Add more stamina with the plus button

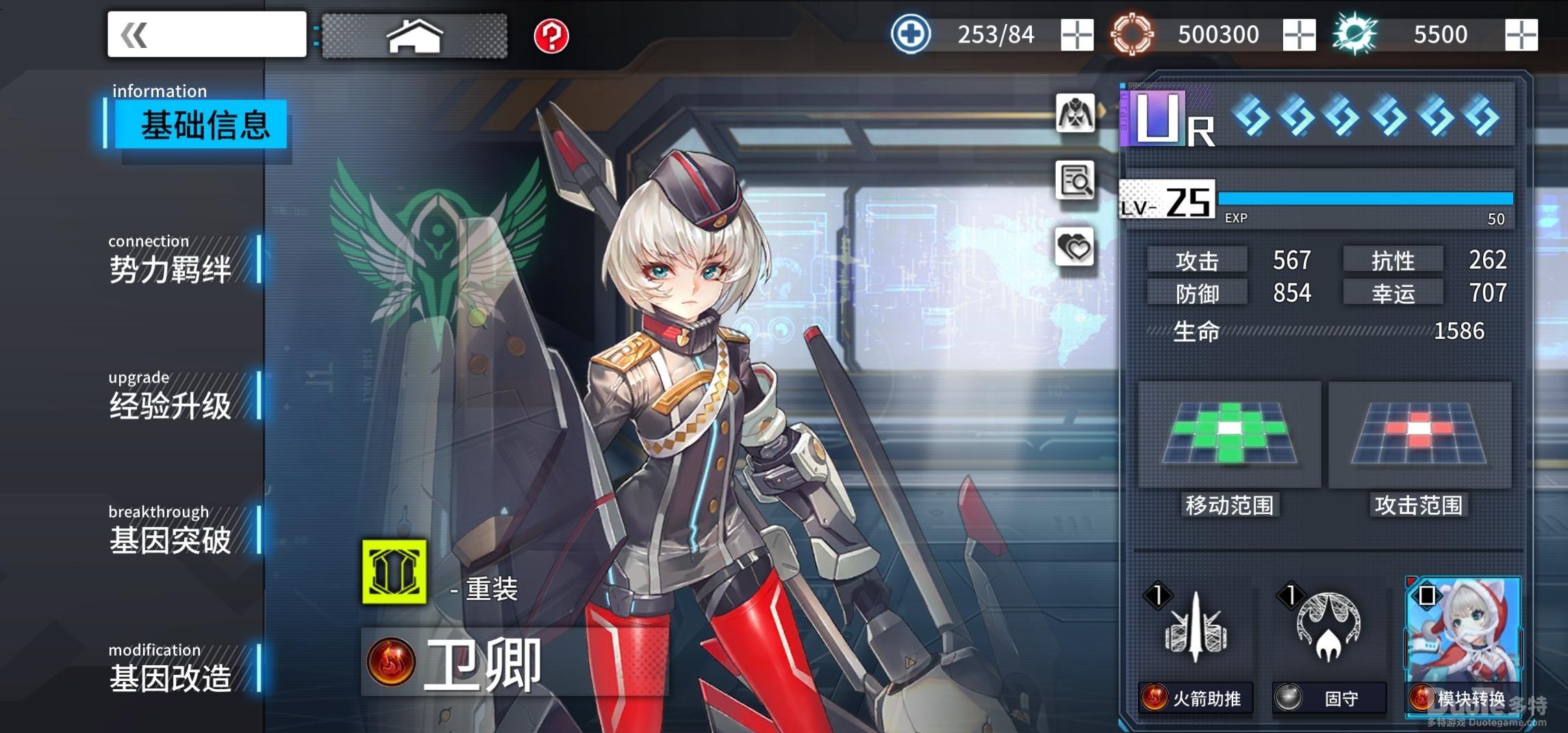coord(1077,34)
